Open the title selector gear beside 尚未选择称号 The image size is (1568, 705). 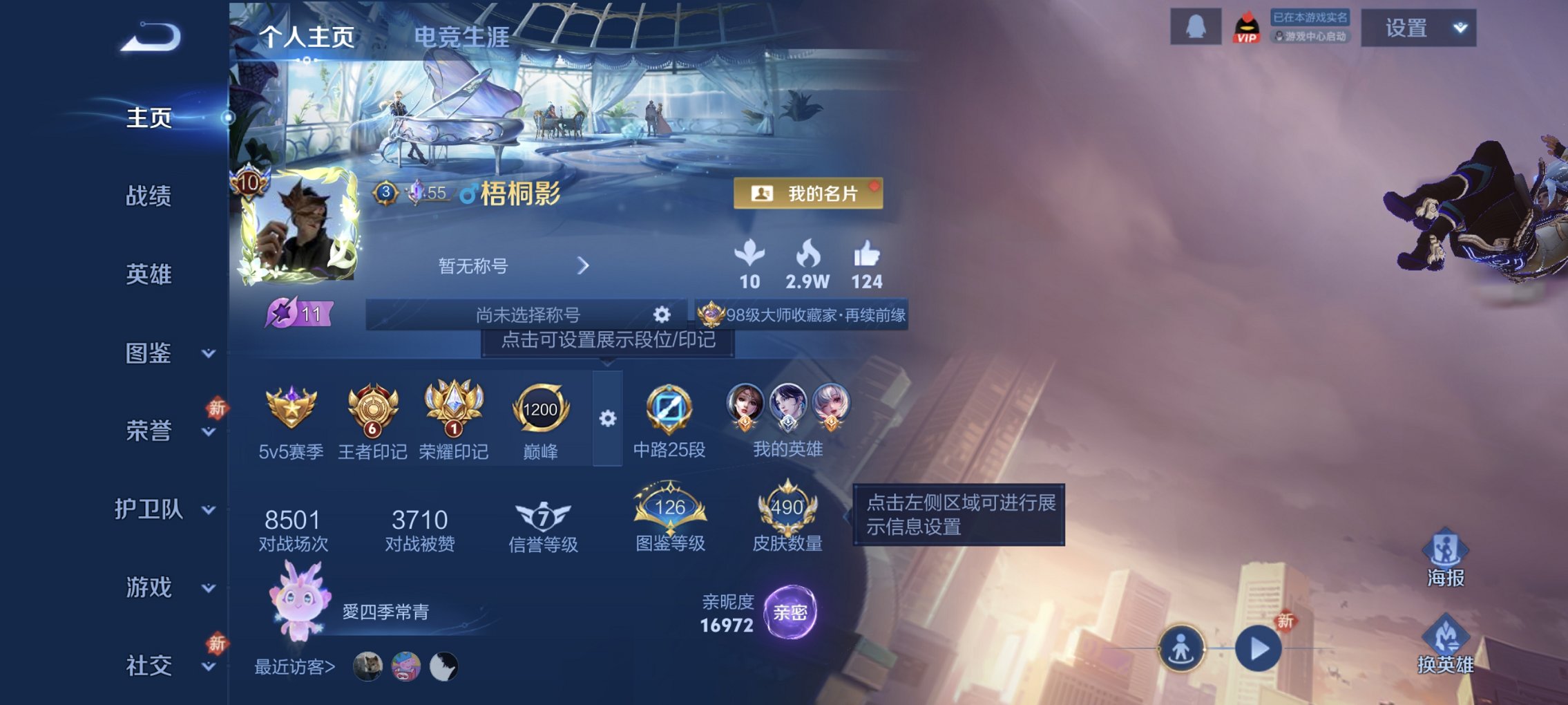[662, 314]
